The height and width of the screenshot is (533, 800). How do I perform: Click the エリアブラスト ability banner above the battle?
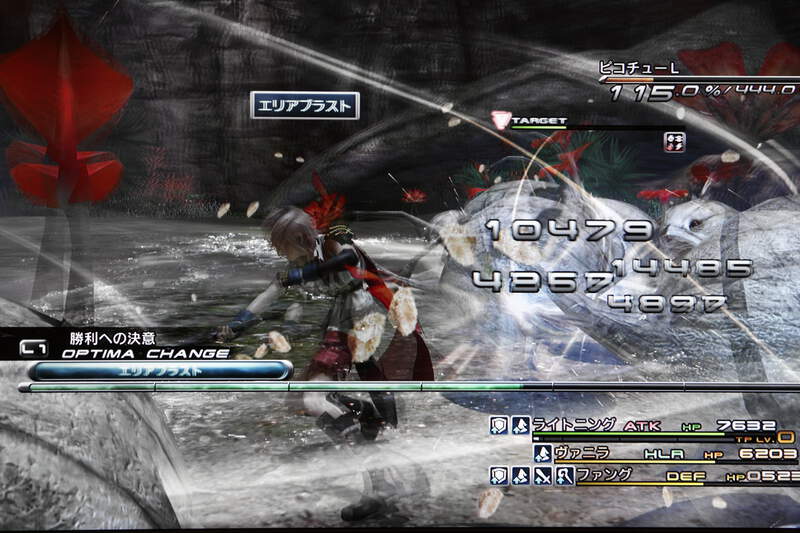(x=305, y=106)
